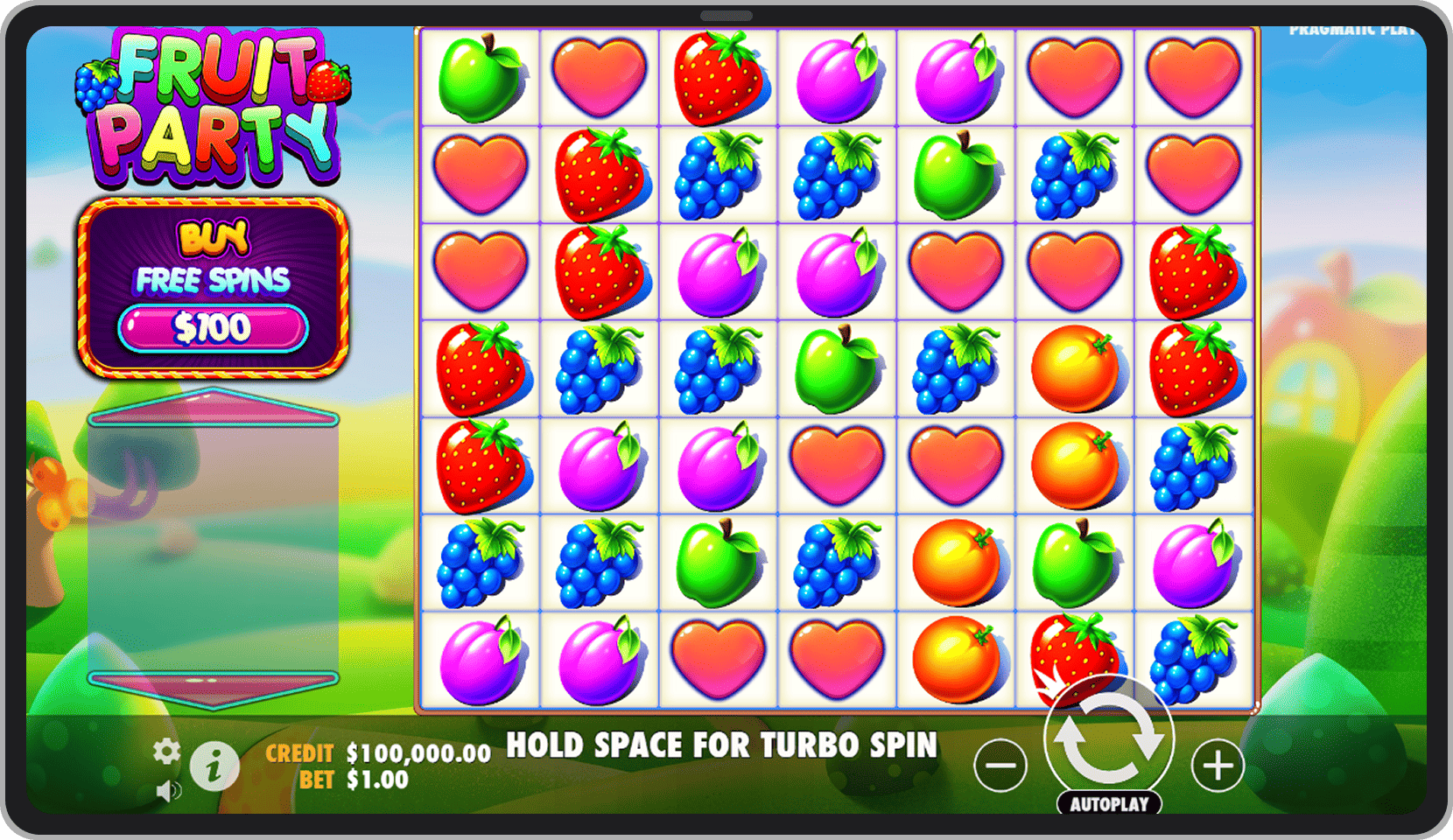Click the HOLD SPACE FOR TURBO SPIN banner
Viewport: 1453px width, 840px height.
tap(724, 745)
